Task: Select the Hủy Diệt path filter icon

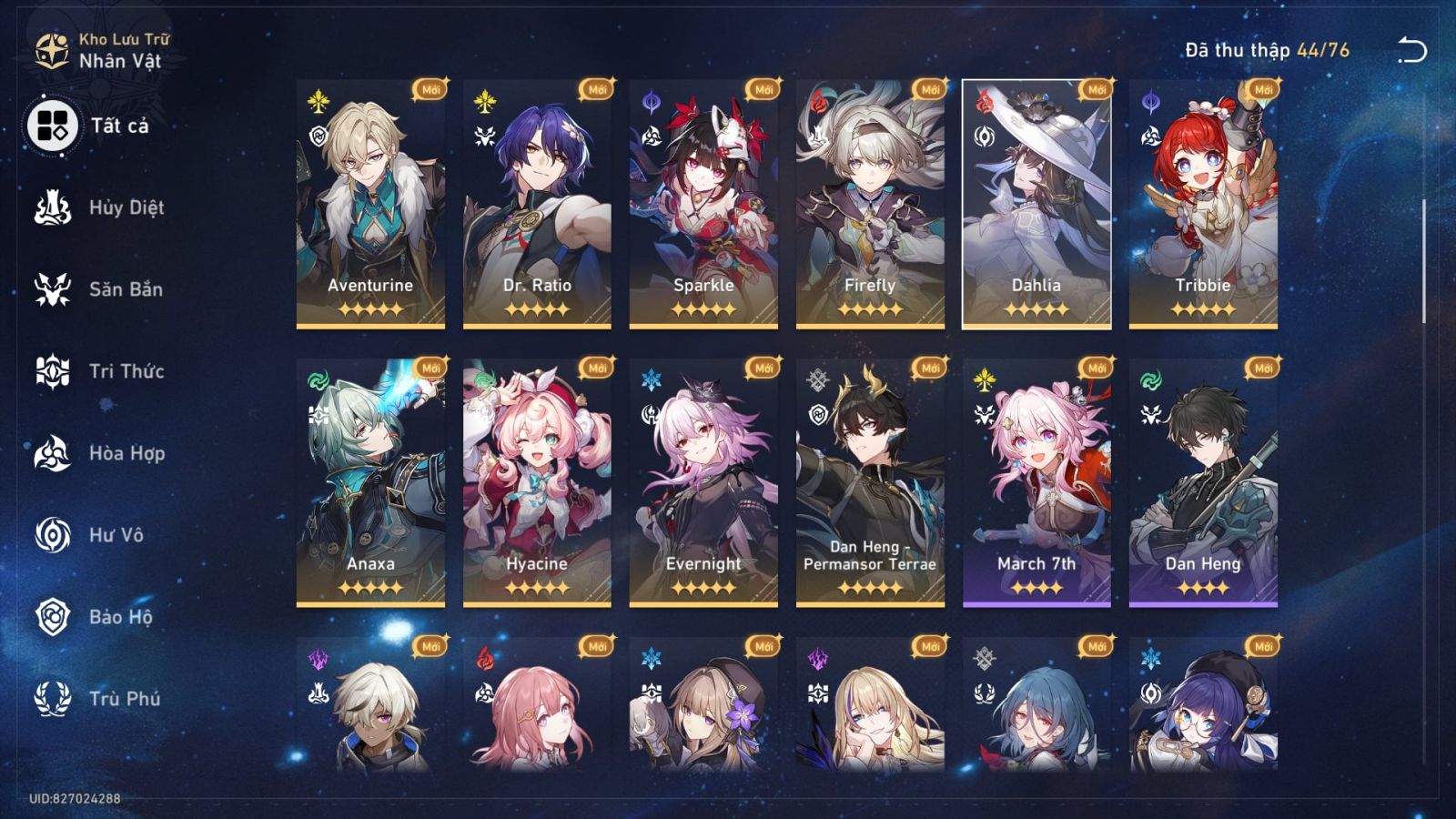Action: click(x=52, y=207)
